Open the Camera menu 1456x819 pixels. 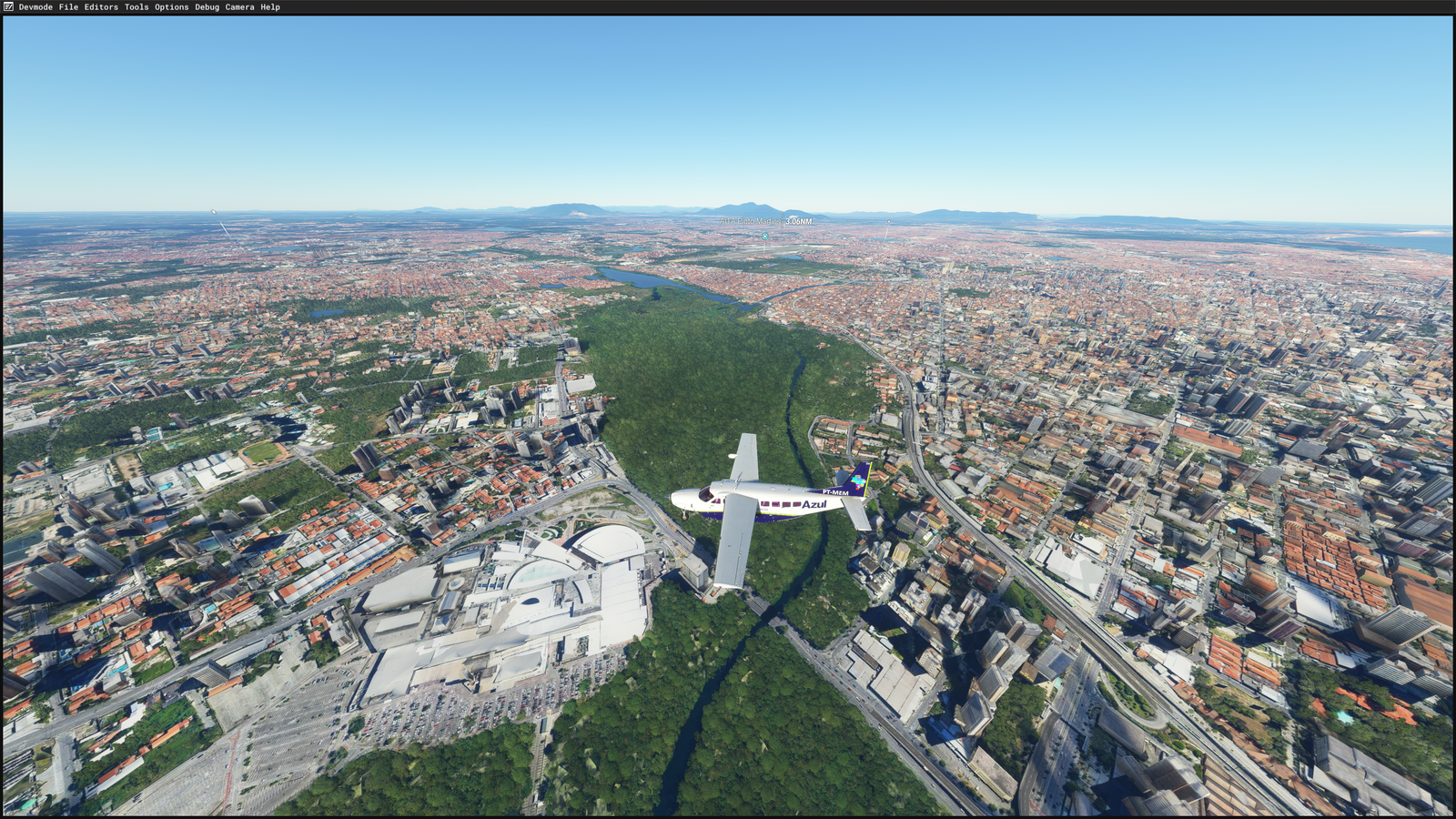click(x=239, y=7)
